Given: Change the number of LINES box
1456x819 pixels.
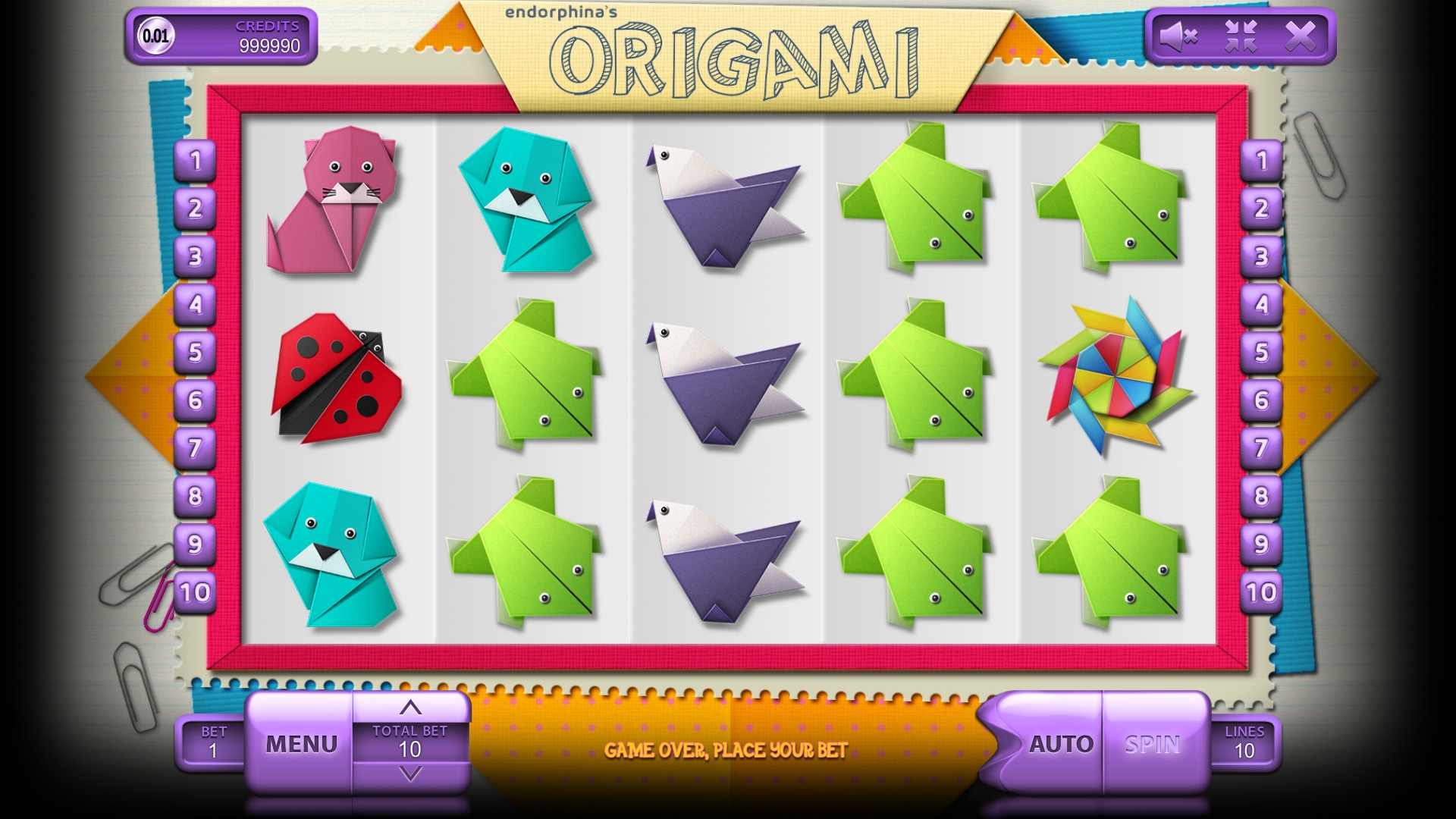Looking at the screenshot, I should point(1244,742).
